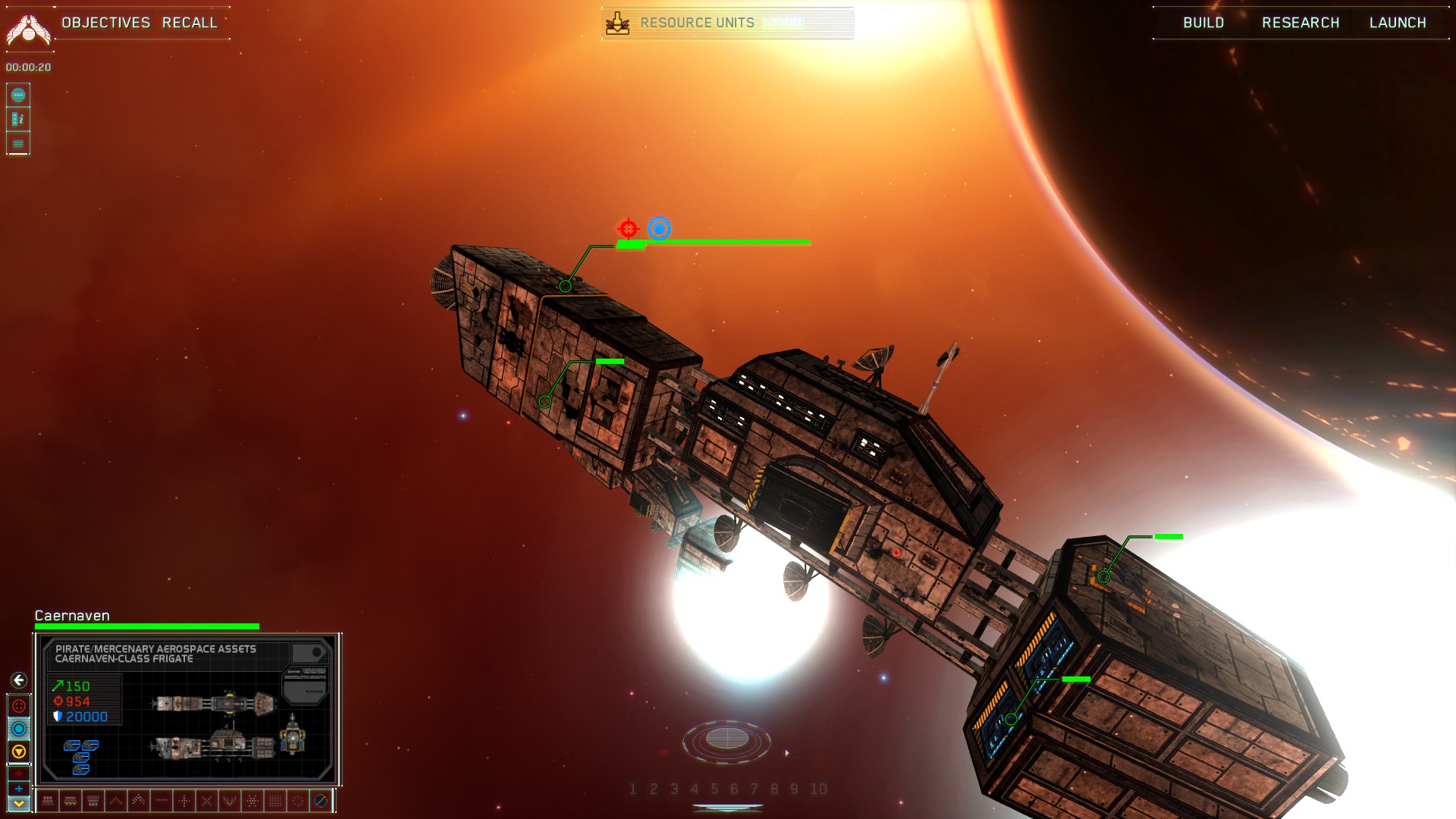
Task: Click the white back arrow button
Action: pyautogui.click(x=19, y=680)
